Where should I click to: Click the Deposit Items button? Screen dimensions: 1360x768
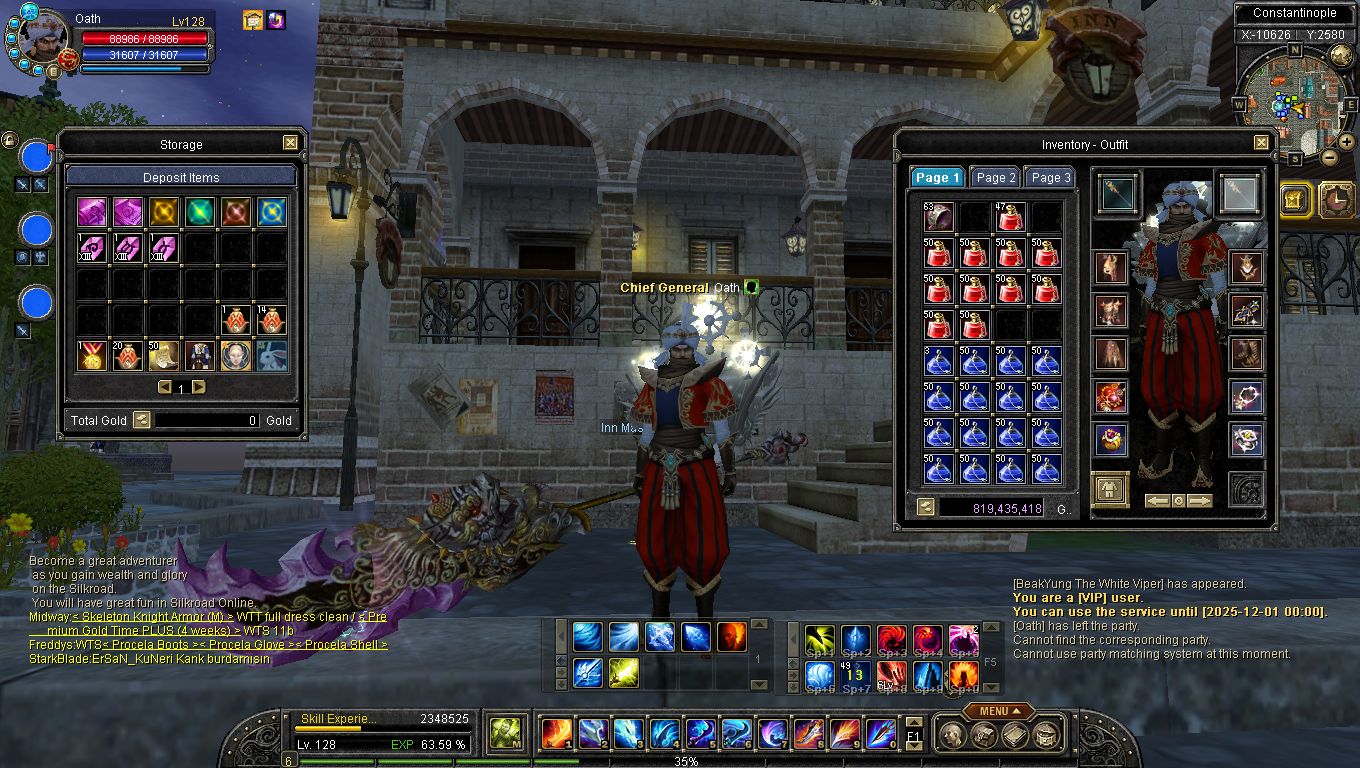pos(181,177)
